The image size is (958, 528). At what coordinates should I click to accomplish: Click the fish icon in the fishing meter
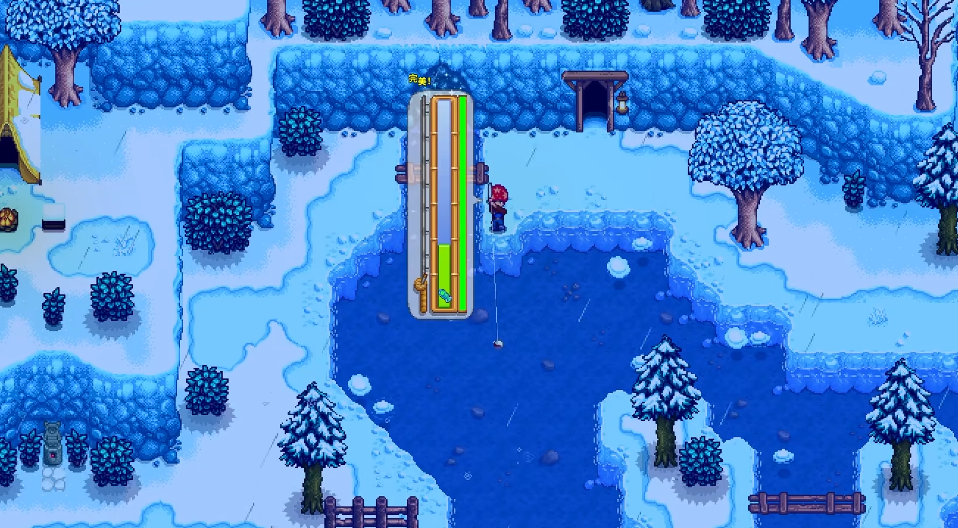click(x=444, y=296)
